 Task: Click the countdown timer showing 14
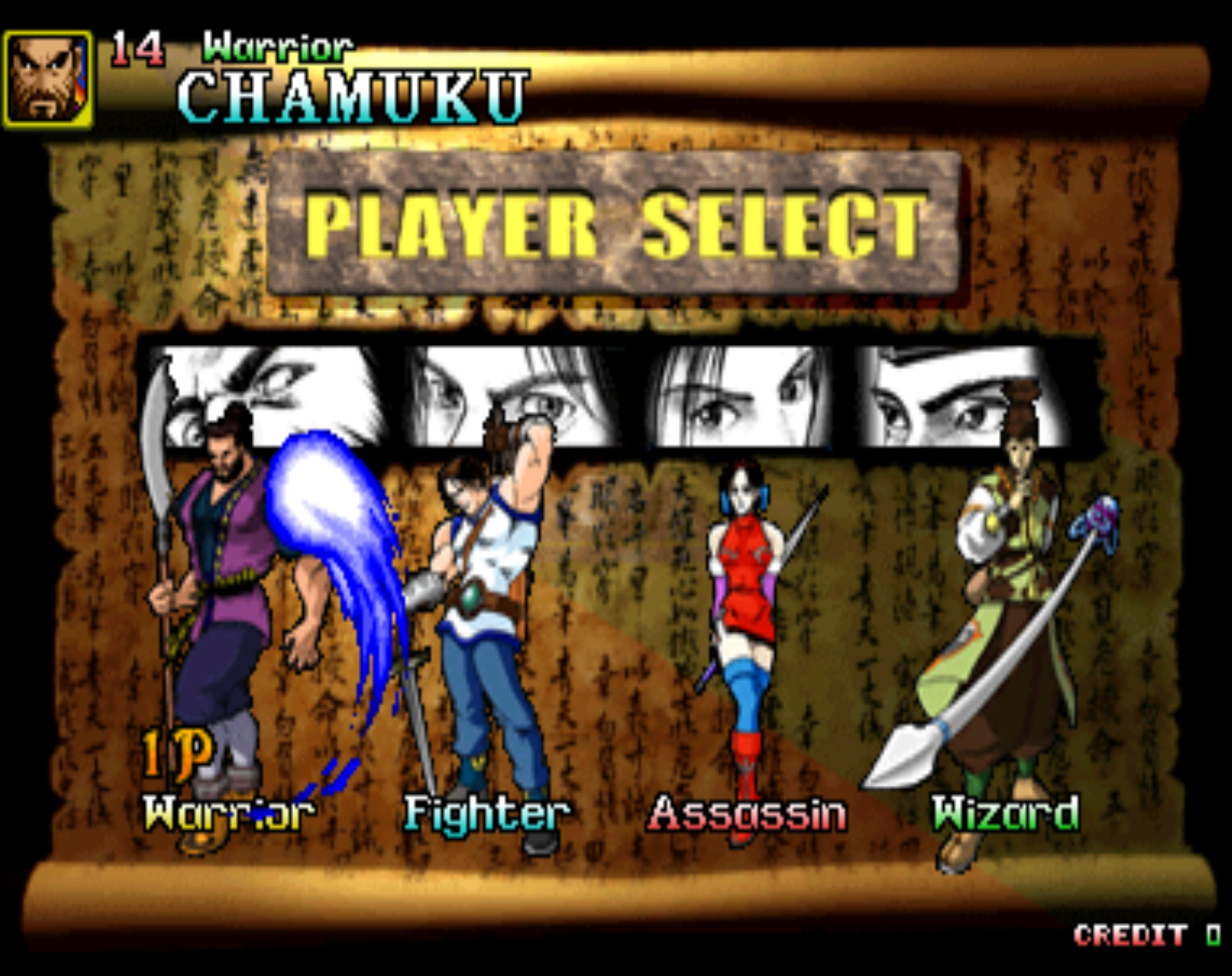[x=139, y=48]
